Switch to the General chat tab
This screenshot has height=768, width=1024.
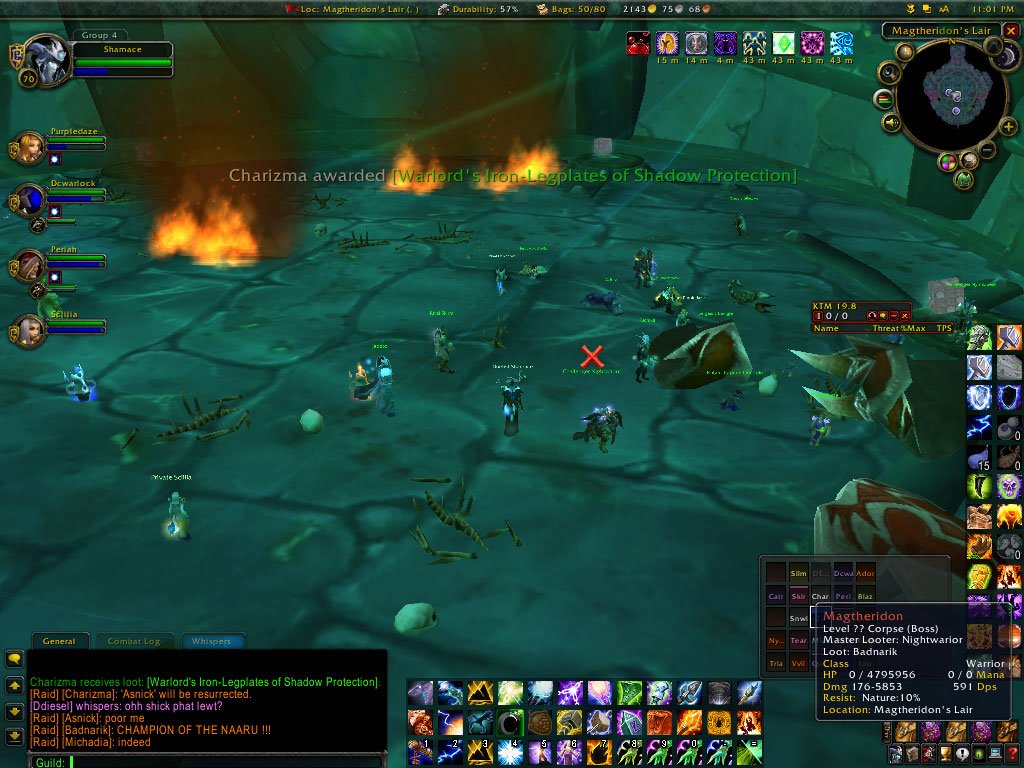[59, 641]
